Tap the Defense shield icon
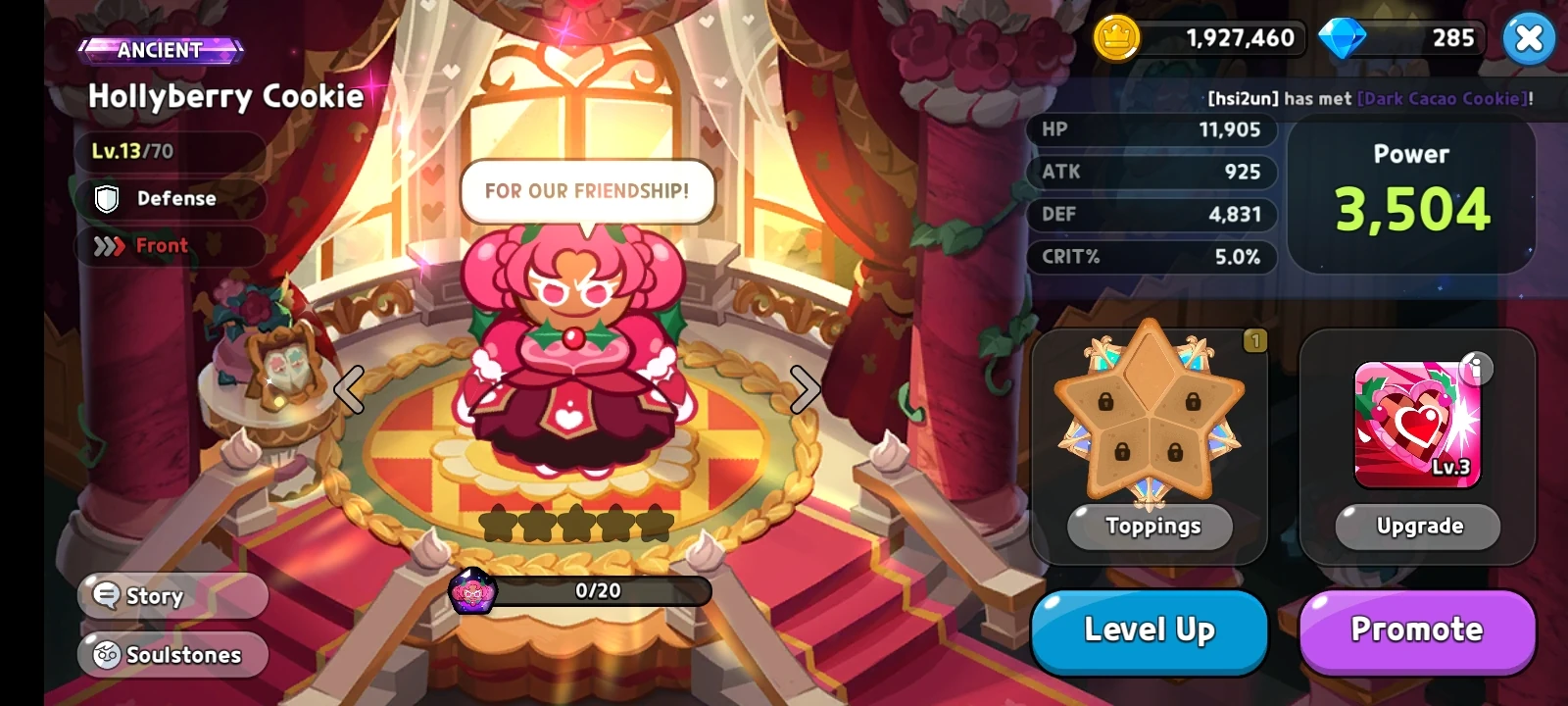The width and height of the screenshot is (1568, 706). click(108, 198)
